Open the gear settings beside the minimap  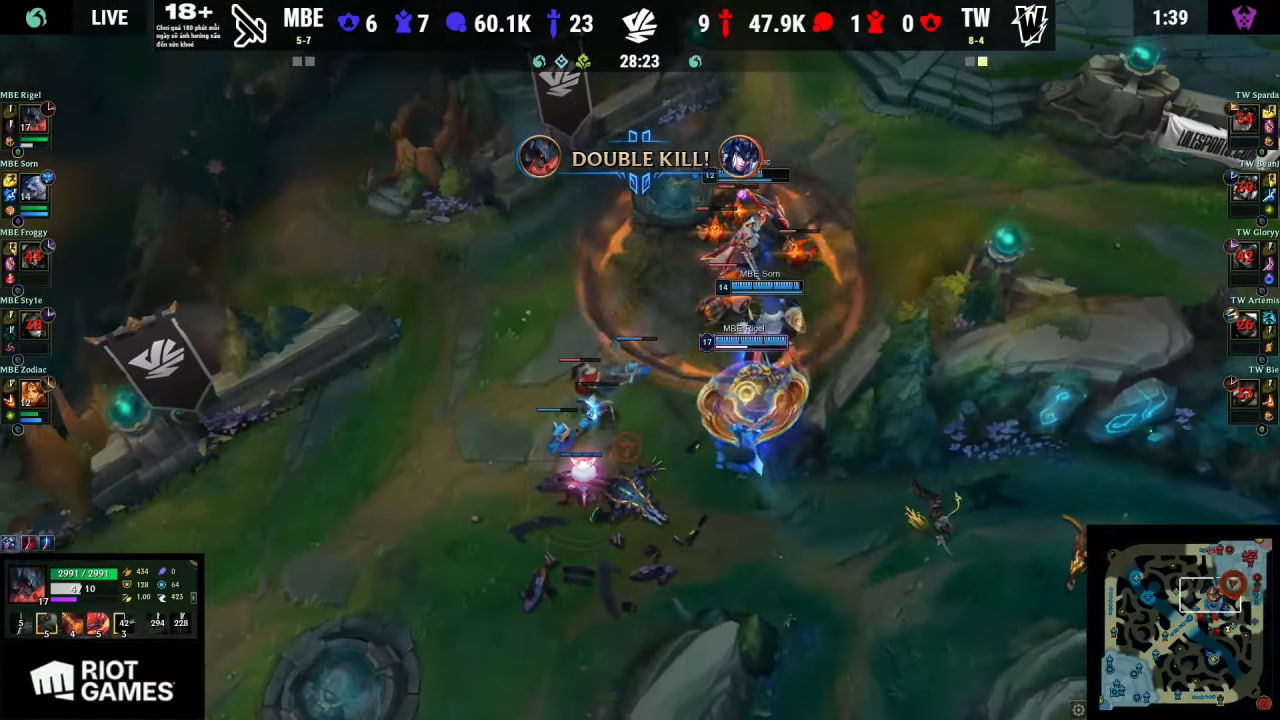(1078, 709)
